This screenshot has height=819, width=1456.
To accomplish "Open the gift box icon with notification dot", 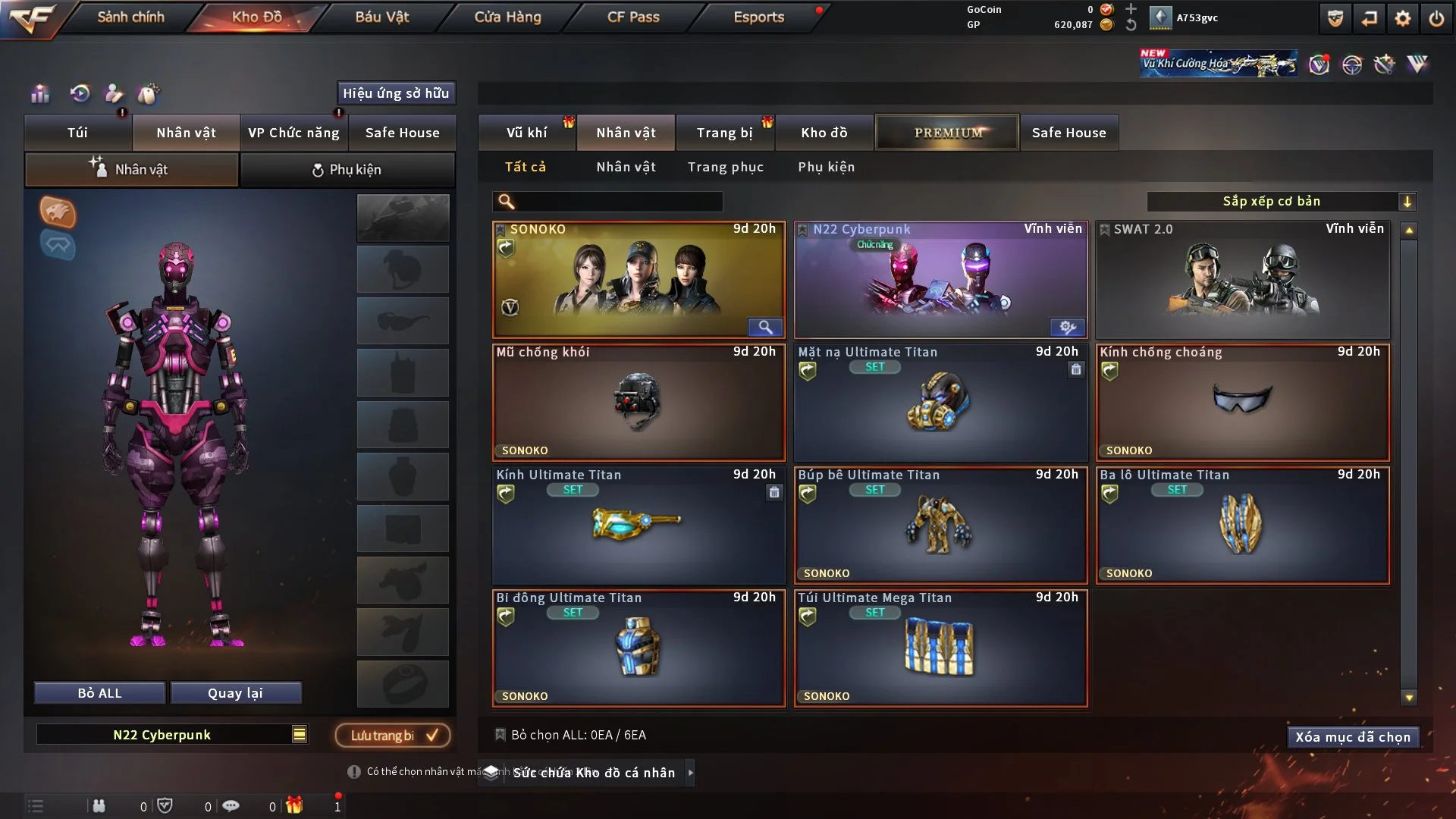I will point(294,806).
